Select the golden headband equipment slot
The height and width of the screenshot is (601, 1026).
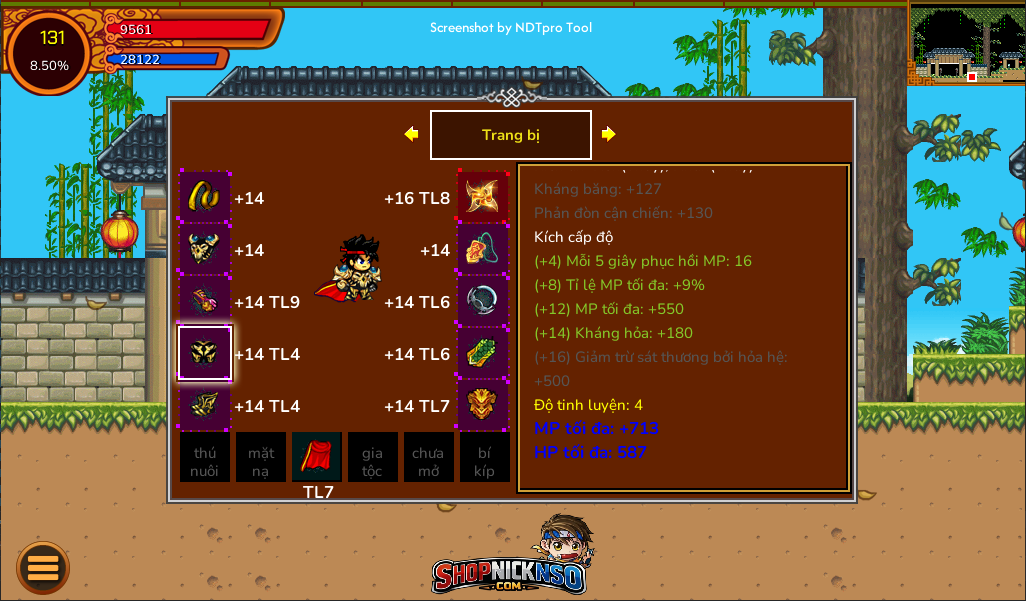pos(205,197)
